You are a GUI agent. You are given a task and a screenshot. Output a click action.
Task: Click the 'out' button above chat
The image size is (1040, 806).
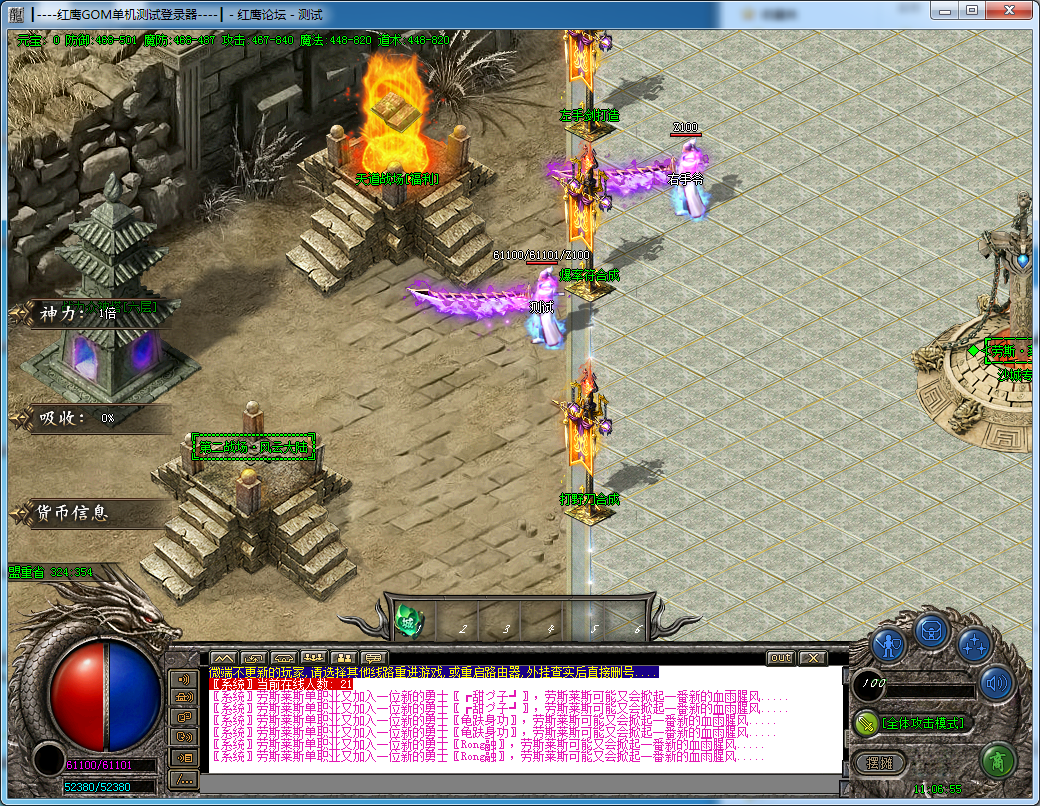click(x=781, y=658)
